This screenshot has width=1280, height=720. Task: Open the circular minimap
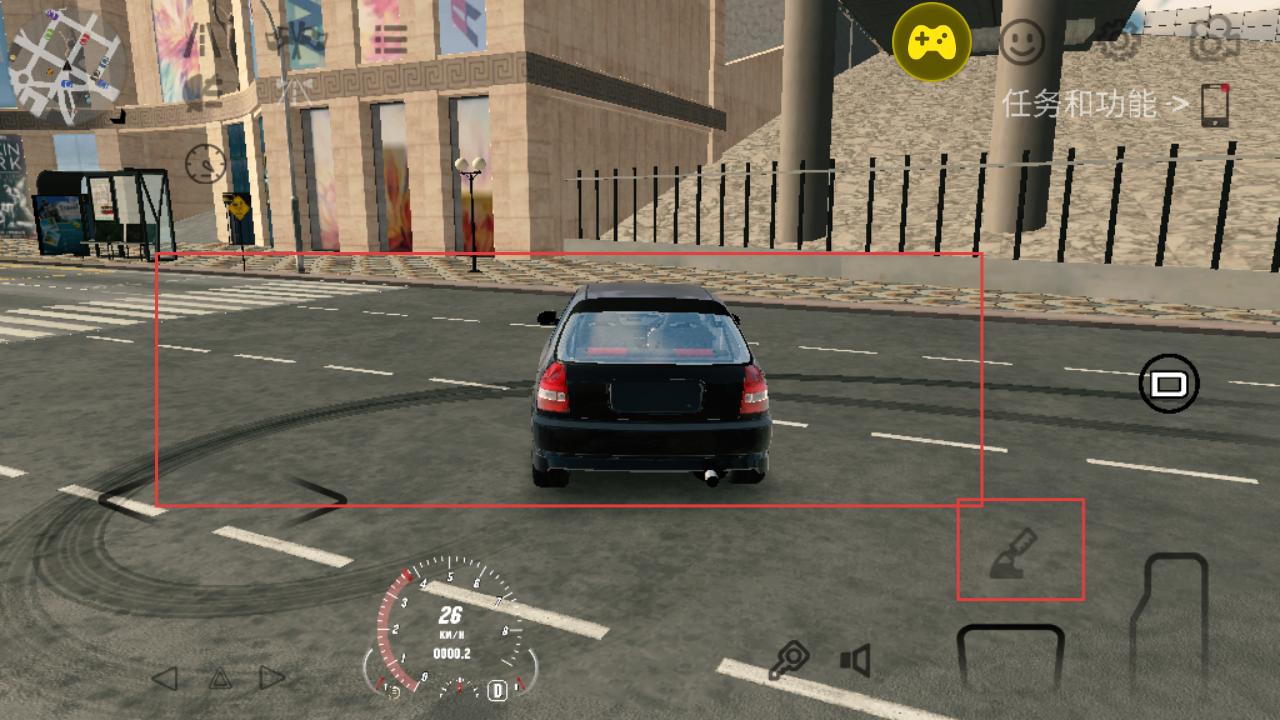pyautogui.click(x=66, y=65)
